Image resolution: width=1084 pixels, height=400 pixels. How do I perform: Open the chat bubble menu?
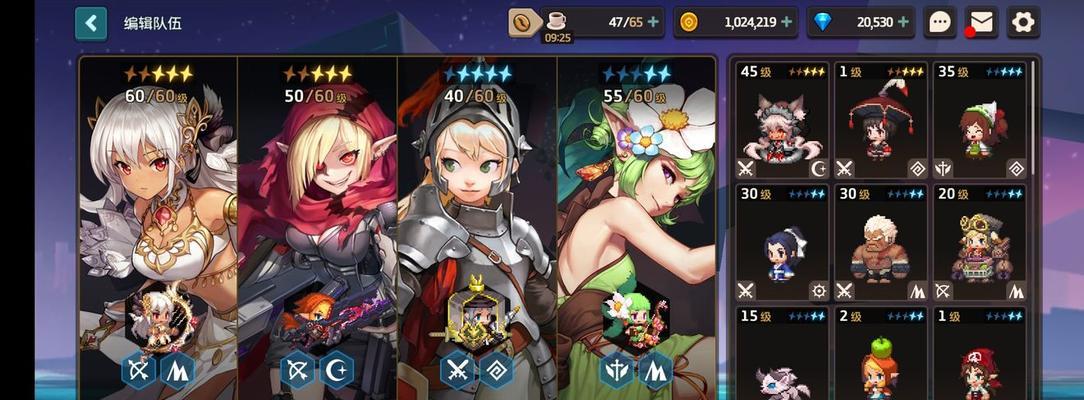(939, 21)
